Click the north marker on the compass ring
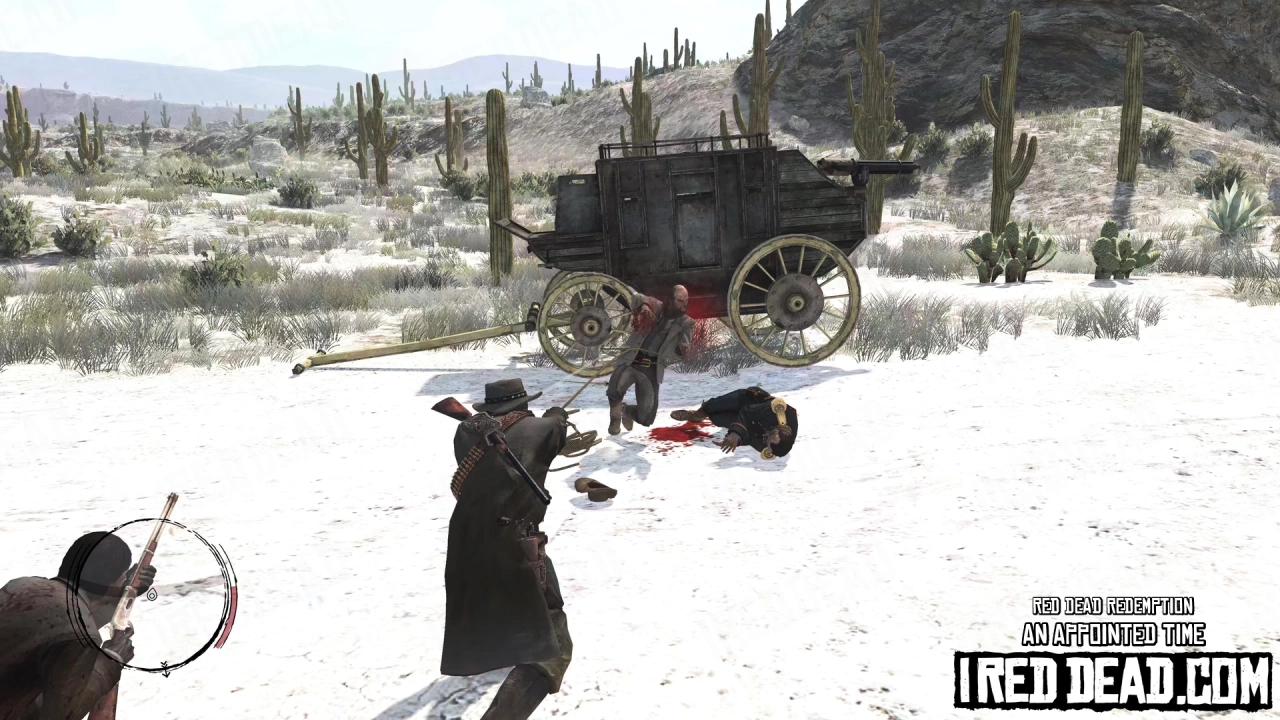 tap(163, 670)
